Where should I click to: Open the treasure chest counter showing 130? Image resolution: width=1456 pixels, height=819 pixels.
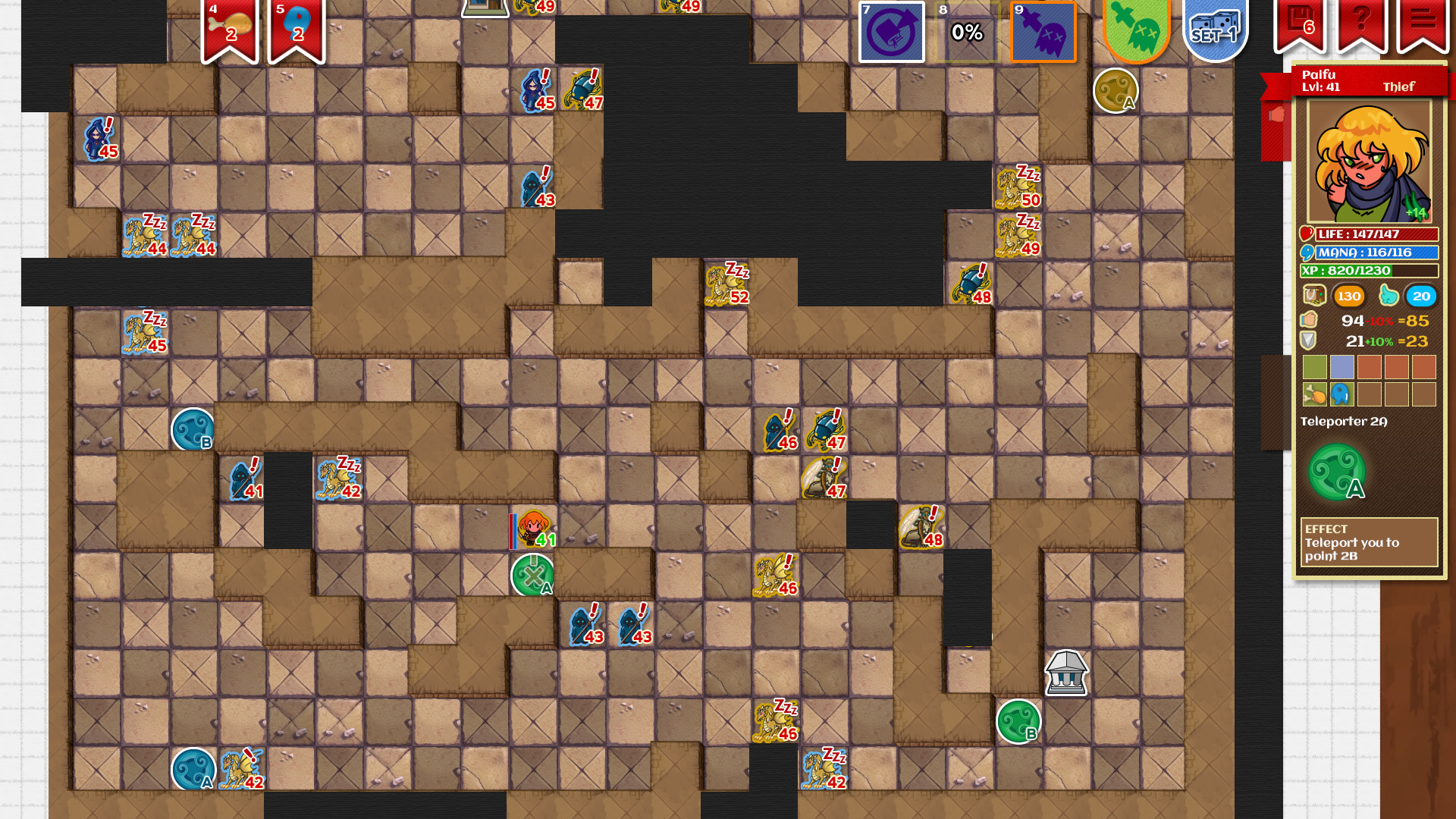pos(1349,297)
